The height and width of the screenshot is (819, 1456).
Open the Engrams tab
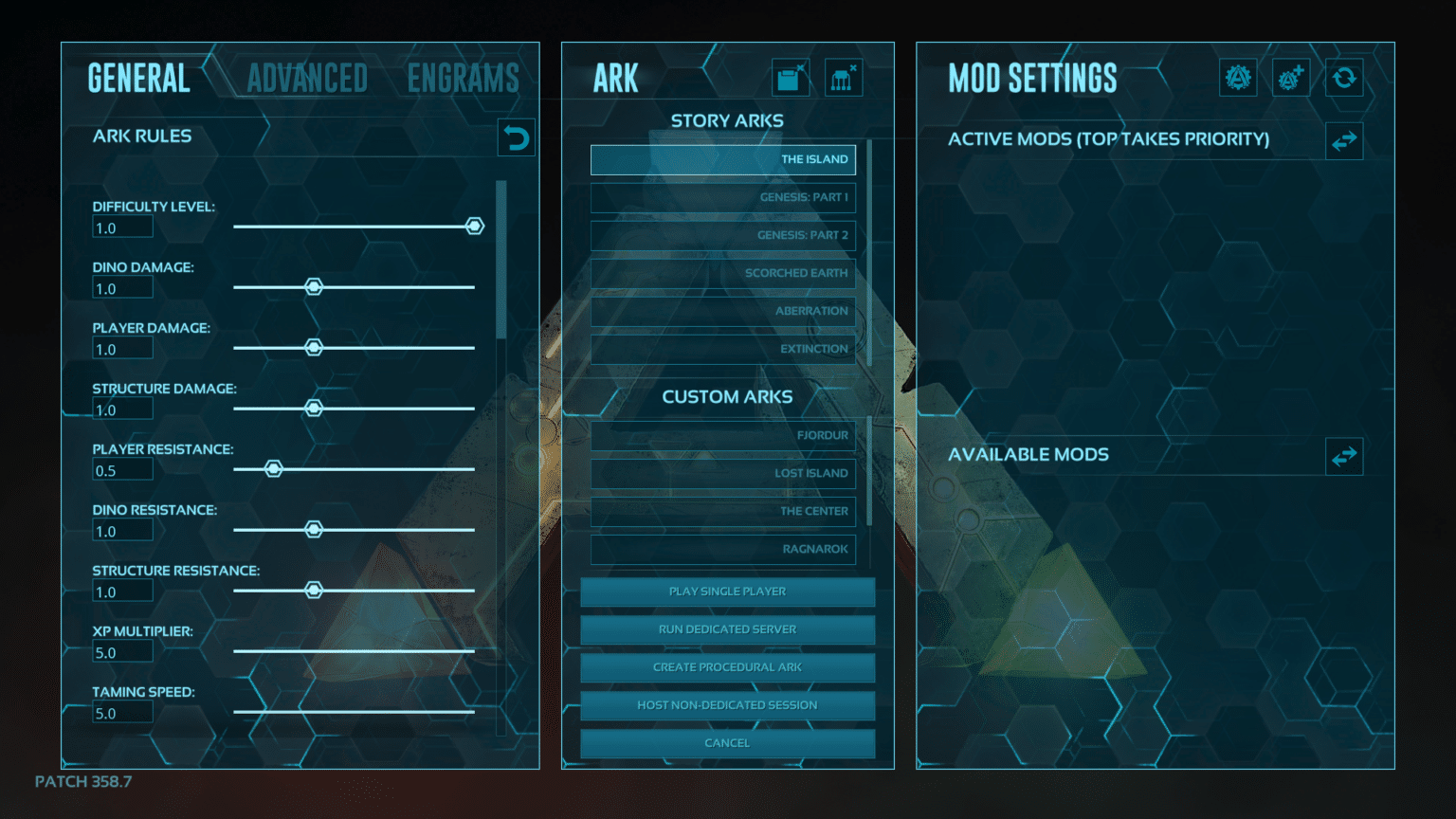click(464, 78)
